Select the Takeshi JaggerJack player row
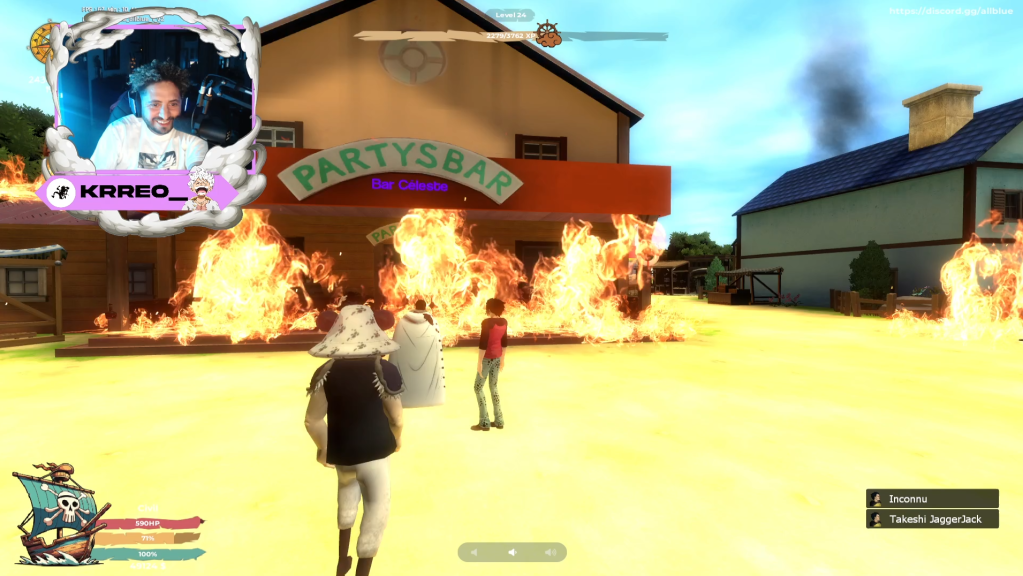The image size is (1023, 576). (x=932, y=519)
